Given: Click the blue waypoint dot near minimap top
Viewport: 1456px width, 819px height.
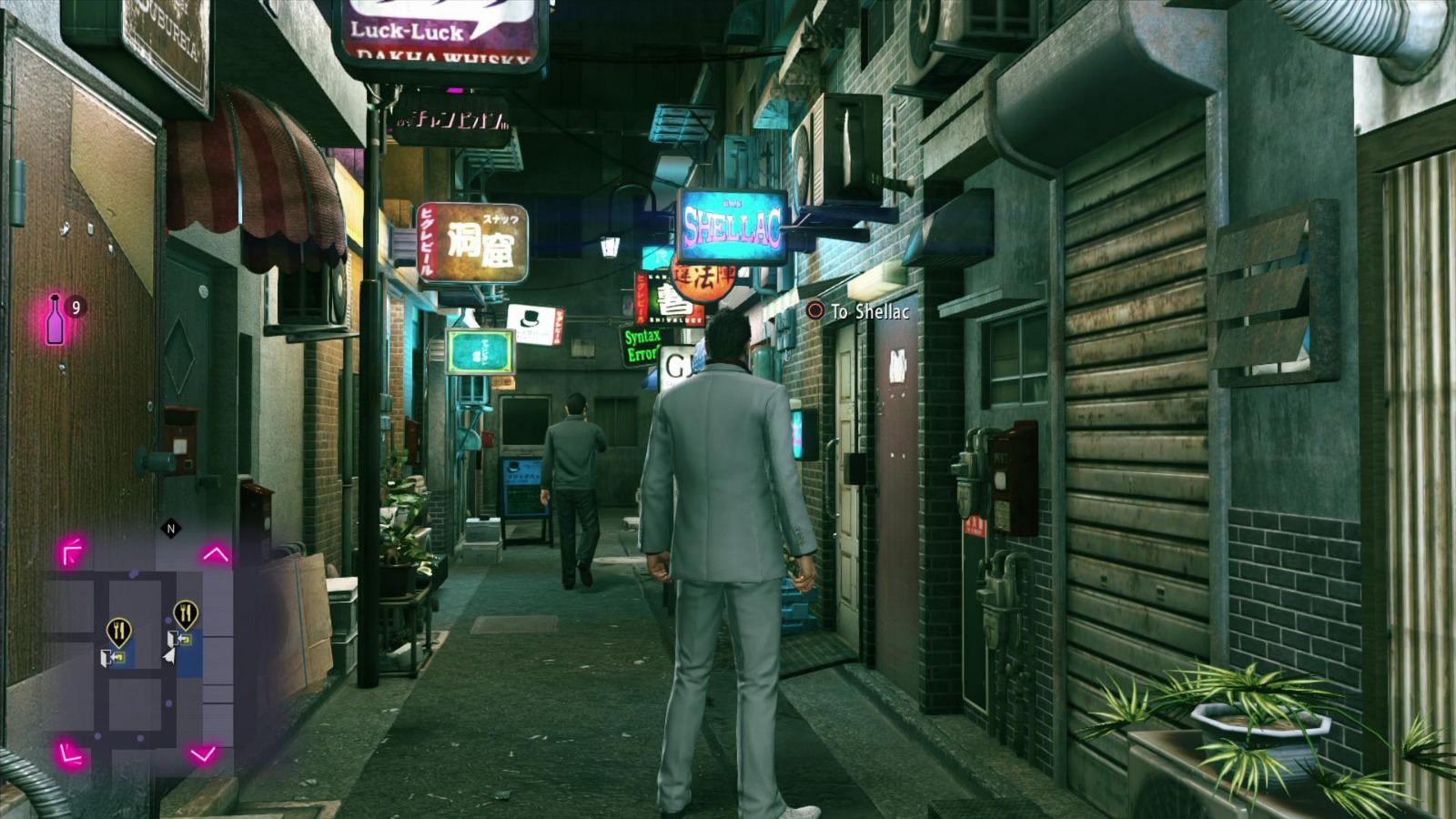Looking at the screenshot, I should pos(132,572).
